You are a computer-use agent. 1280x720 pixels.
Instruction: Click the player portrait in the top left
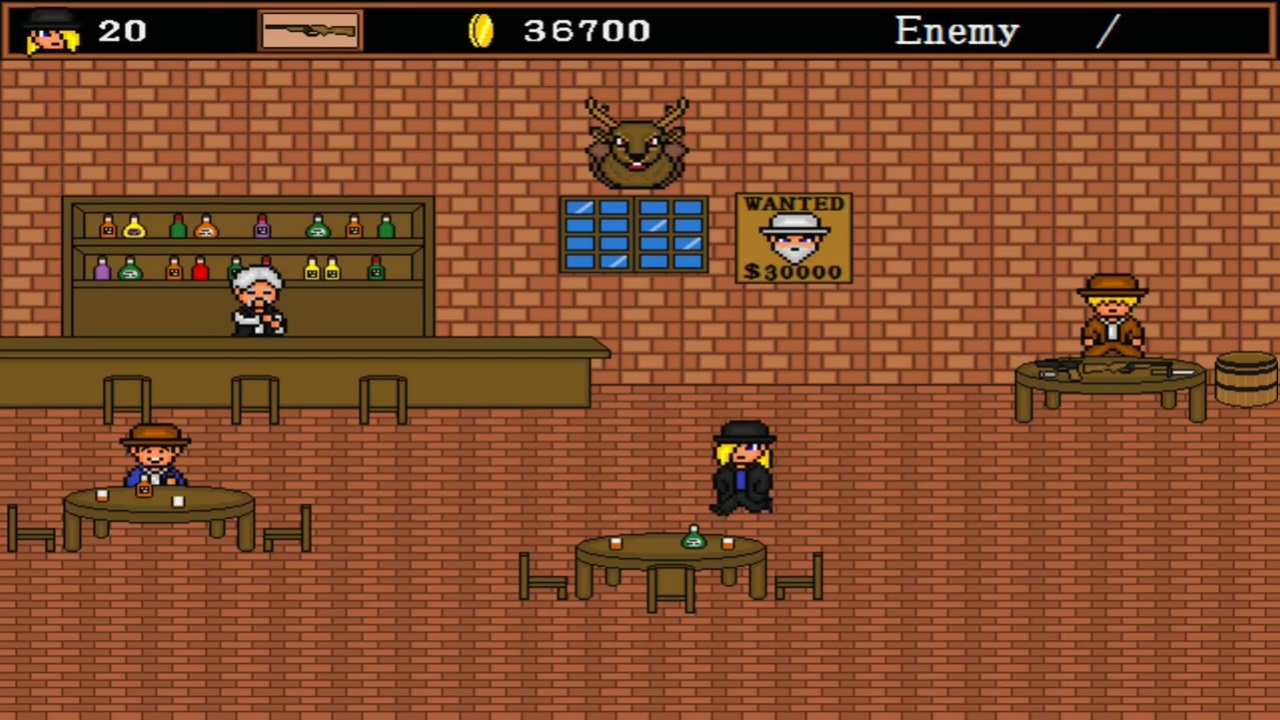tap(49, 32)
